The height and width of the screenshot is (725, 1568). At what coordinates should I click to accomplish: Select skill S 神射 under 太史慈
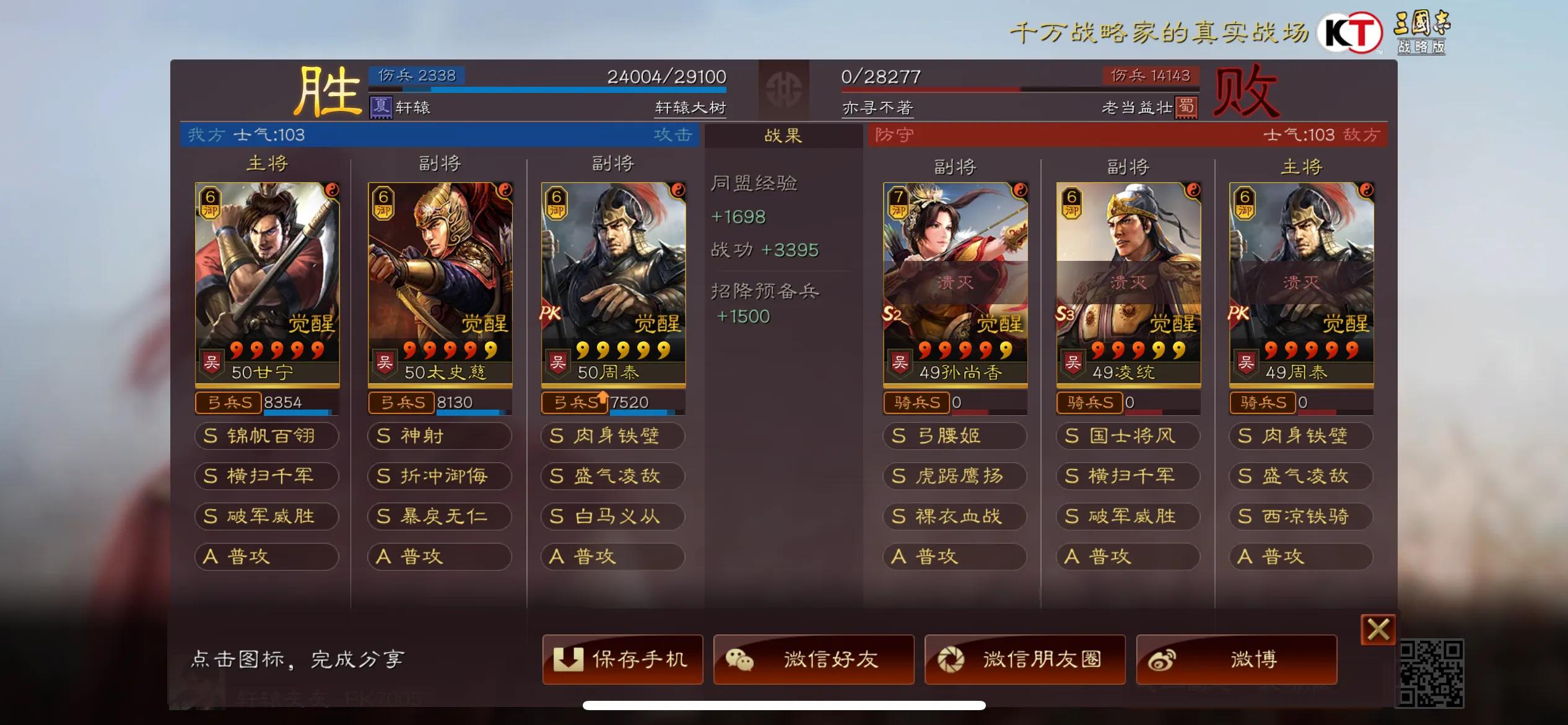tap(439, 436)
